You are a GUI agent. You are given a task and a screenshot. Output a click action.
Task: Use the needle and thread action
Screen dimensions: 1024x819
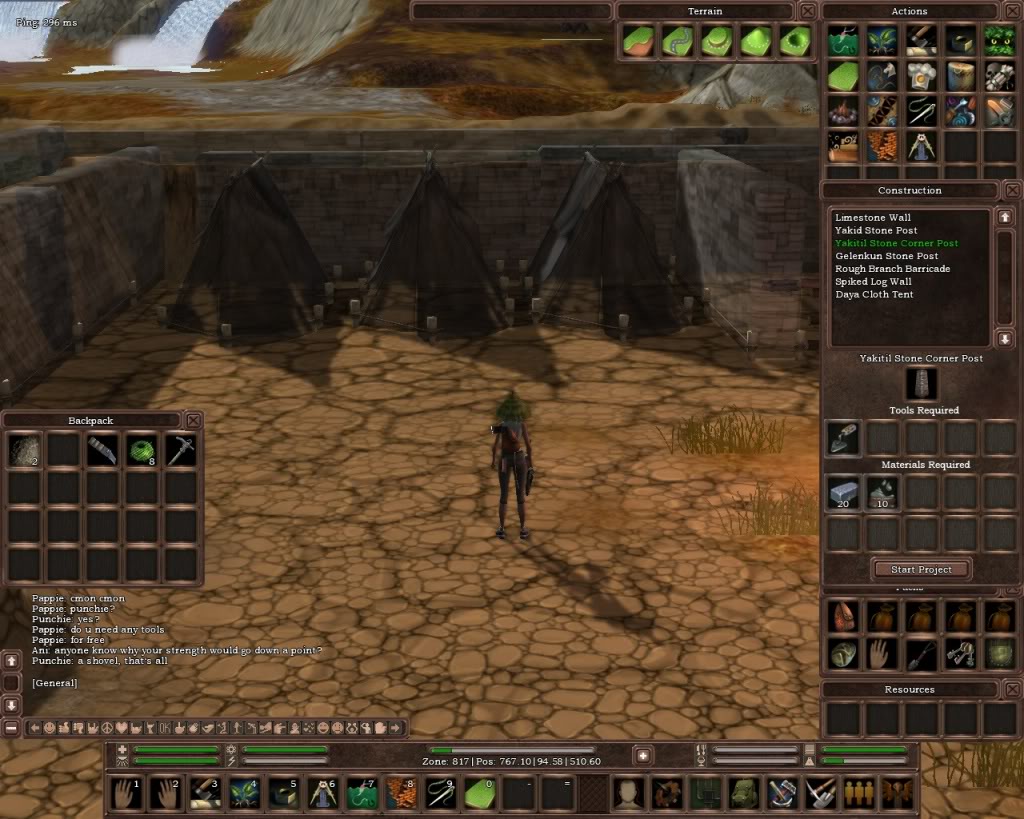coord(921,110)
